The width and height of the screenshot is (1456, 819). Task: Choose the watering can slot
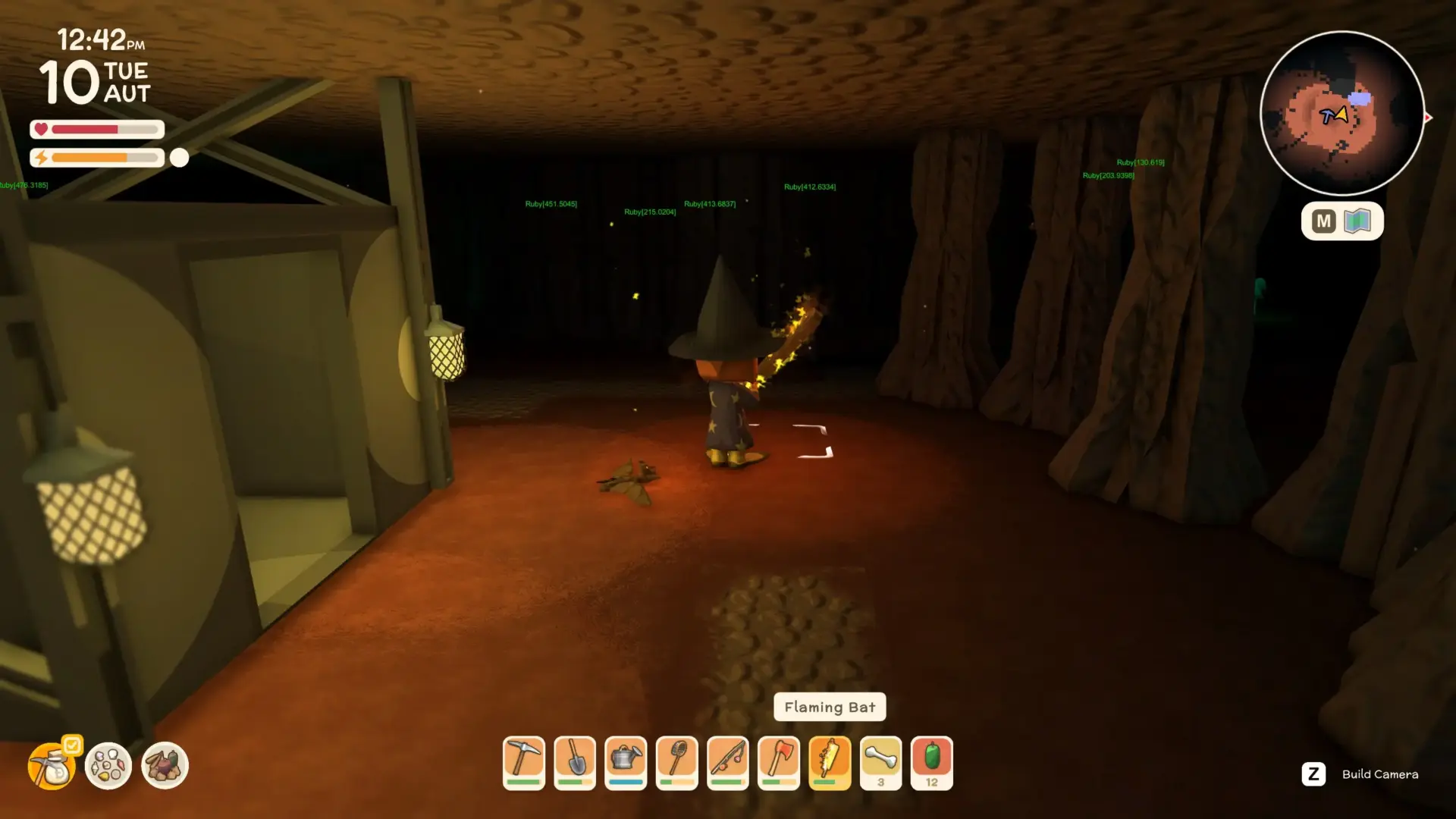(x=626, y=762)
